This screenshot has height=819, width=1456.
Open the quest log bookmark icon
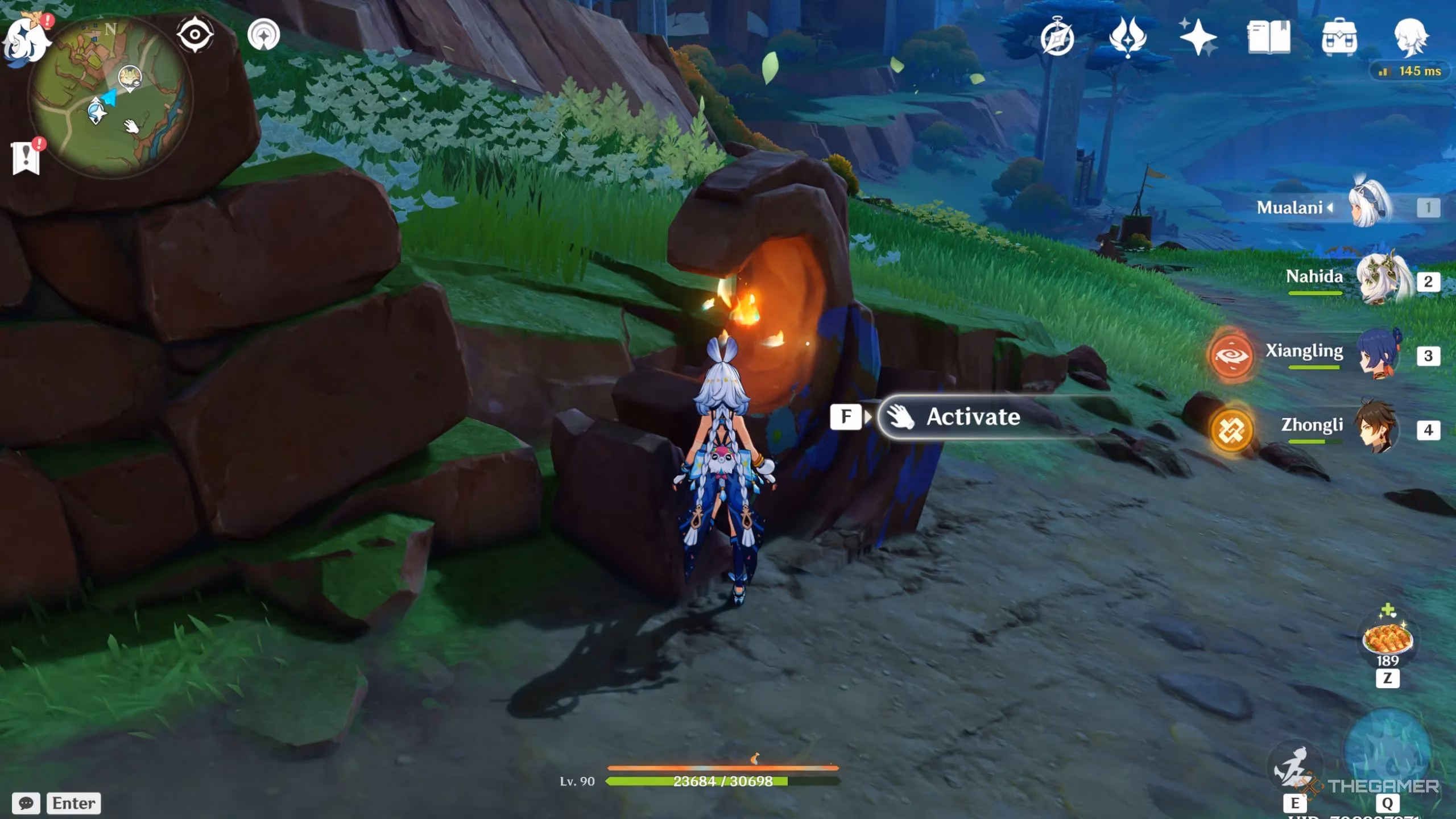(x=26, y=158)
